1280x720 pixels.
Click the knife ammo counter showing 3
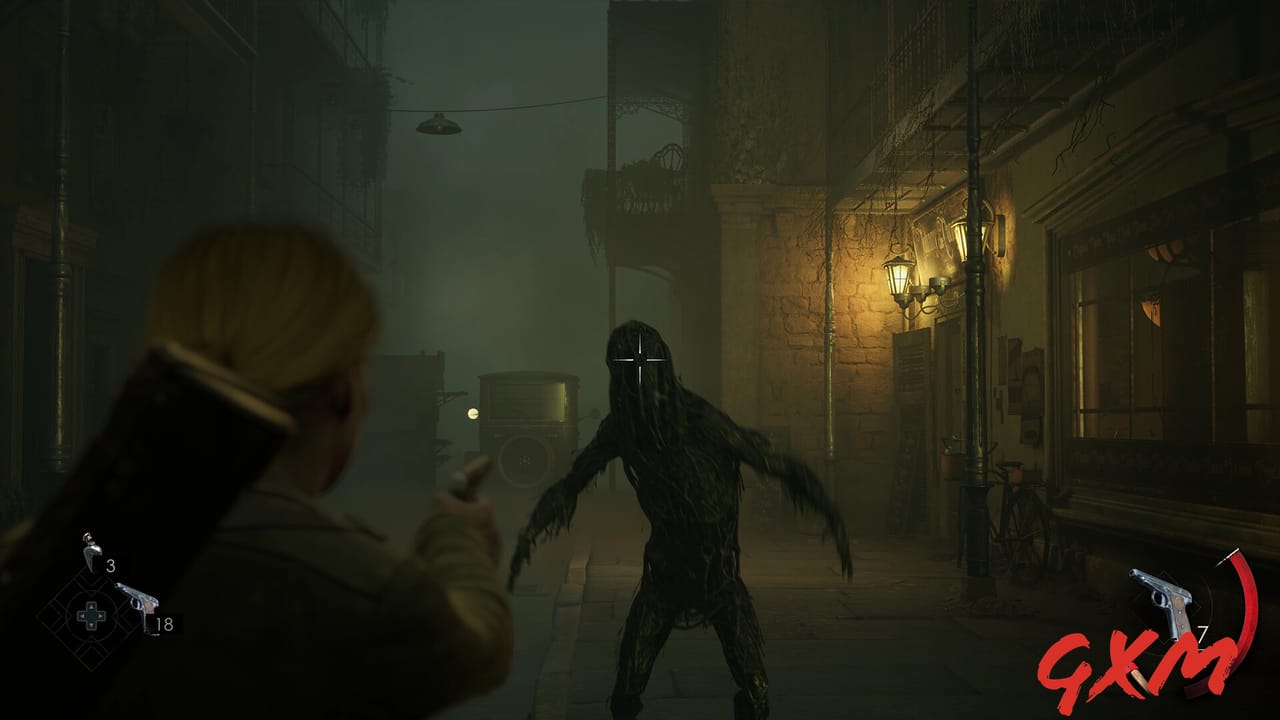[x=111, y=565]
